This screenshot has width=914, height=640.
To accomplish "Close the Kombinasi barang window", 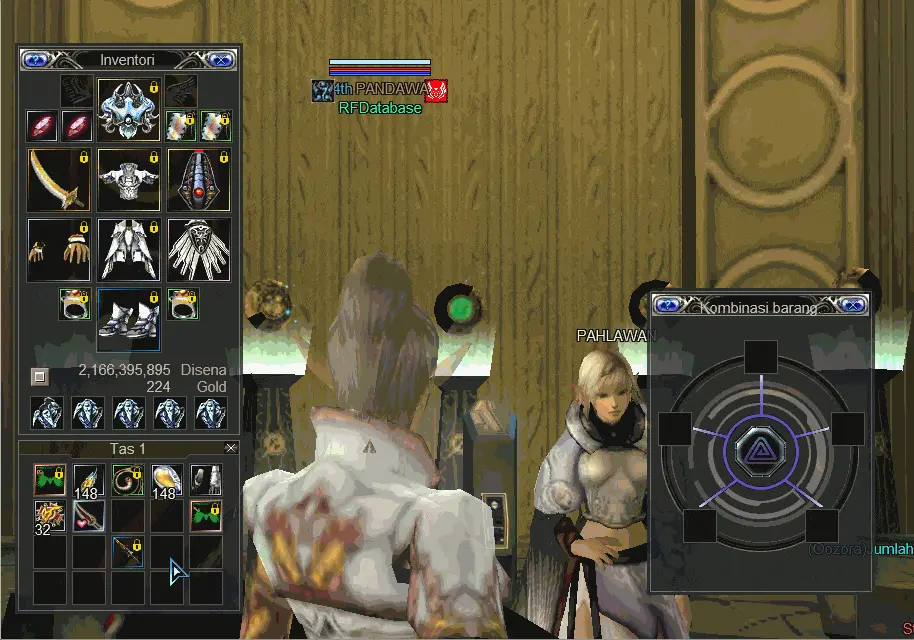I will tap(853, 305).
